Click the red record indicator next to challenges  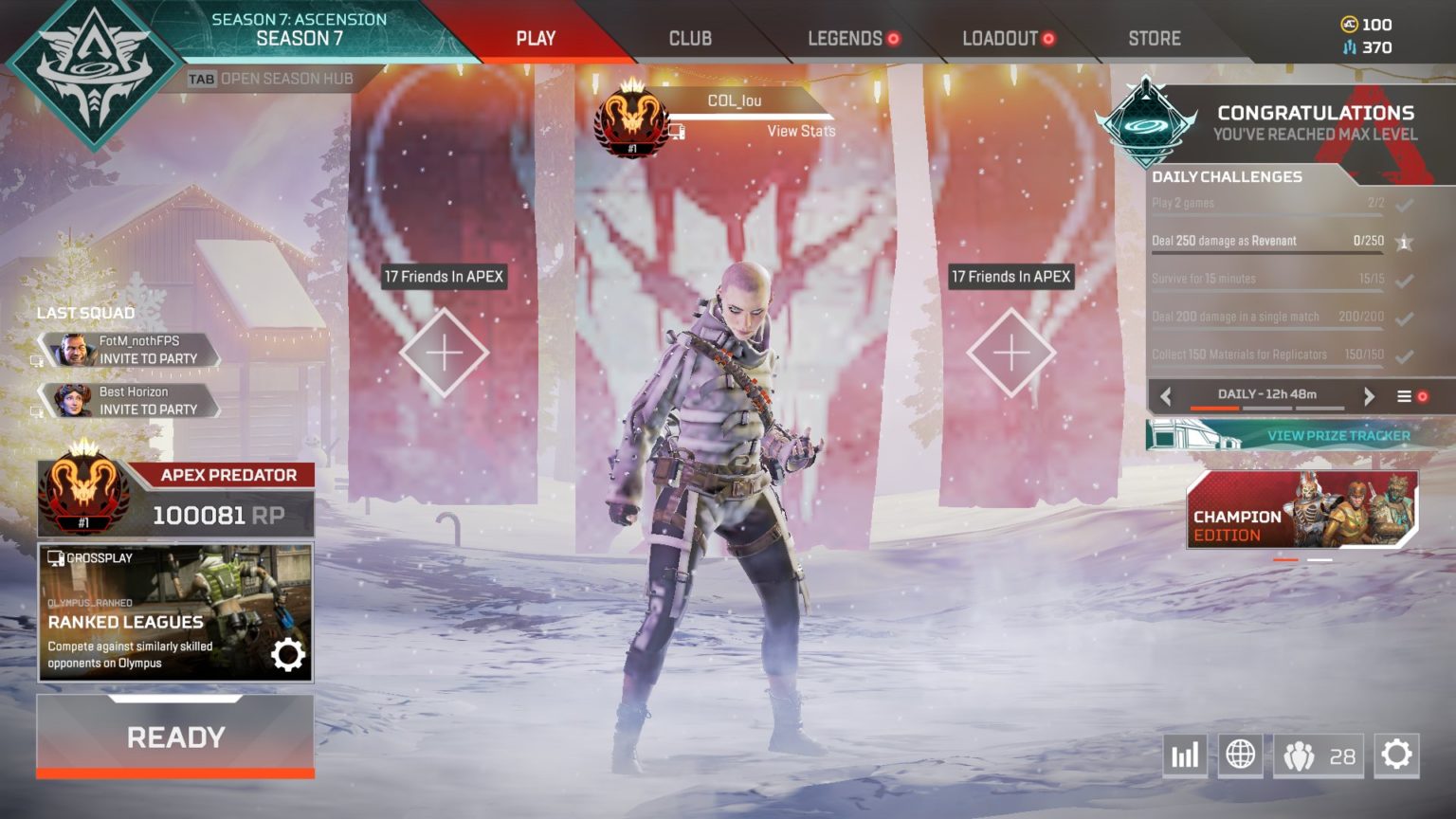click(1423, 397)
